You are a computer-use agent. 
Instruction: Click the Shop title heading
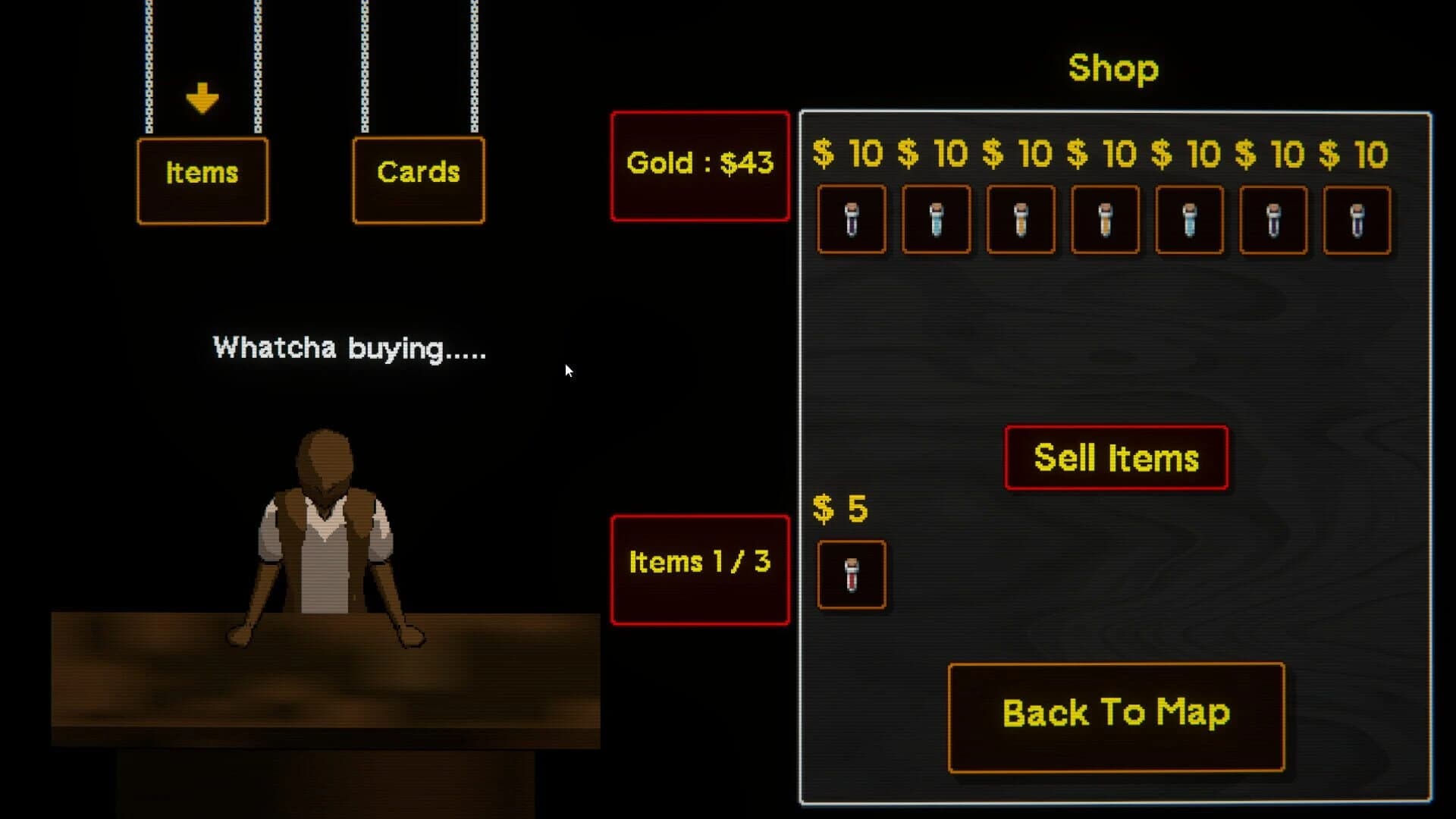pyautogui.click(x=1113, y=68)
